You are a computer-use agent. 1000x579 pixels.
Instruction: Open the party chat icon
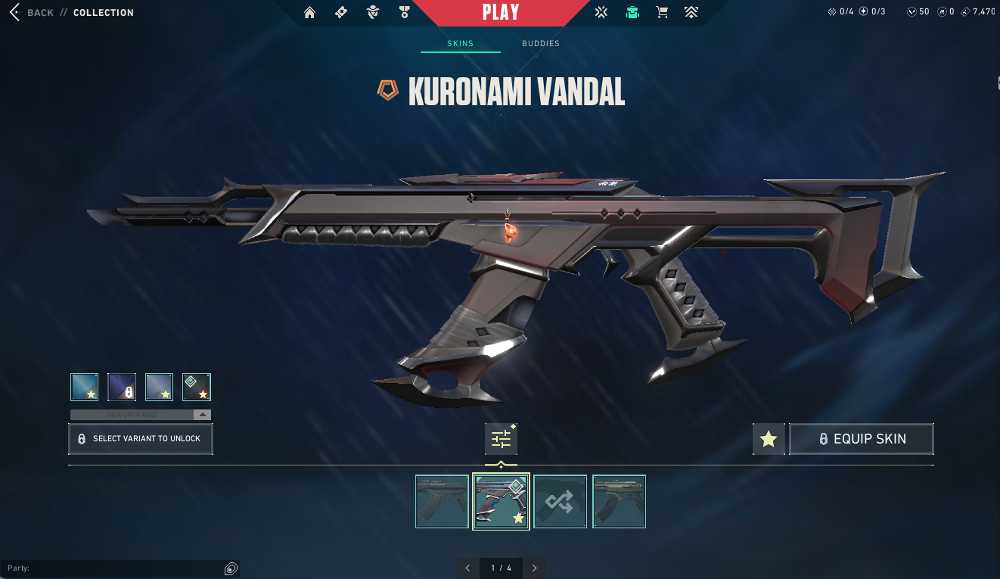point(231,568)
